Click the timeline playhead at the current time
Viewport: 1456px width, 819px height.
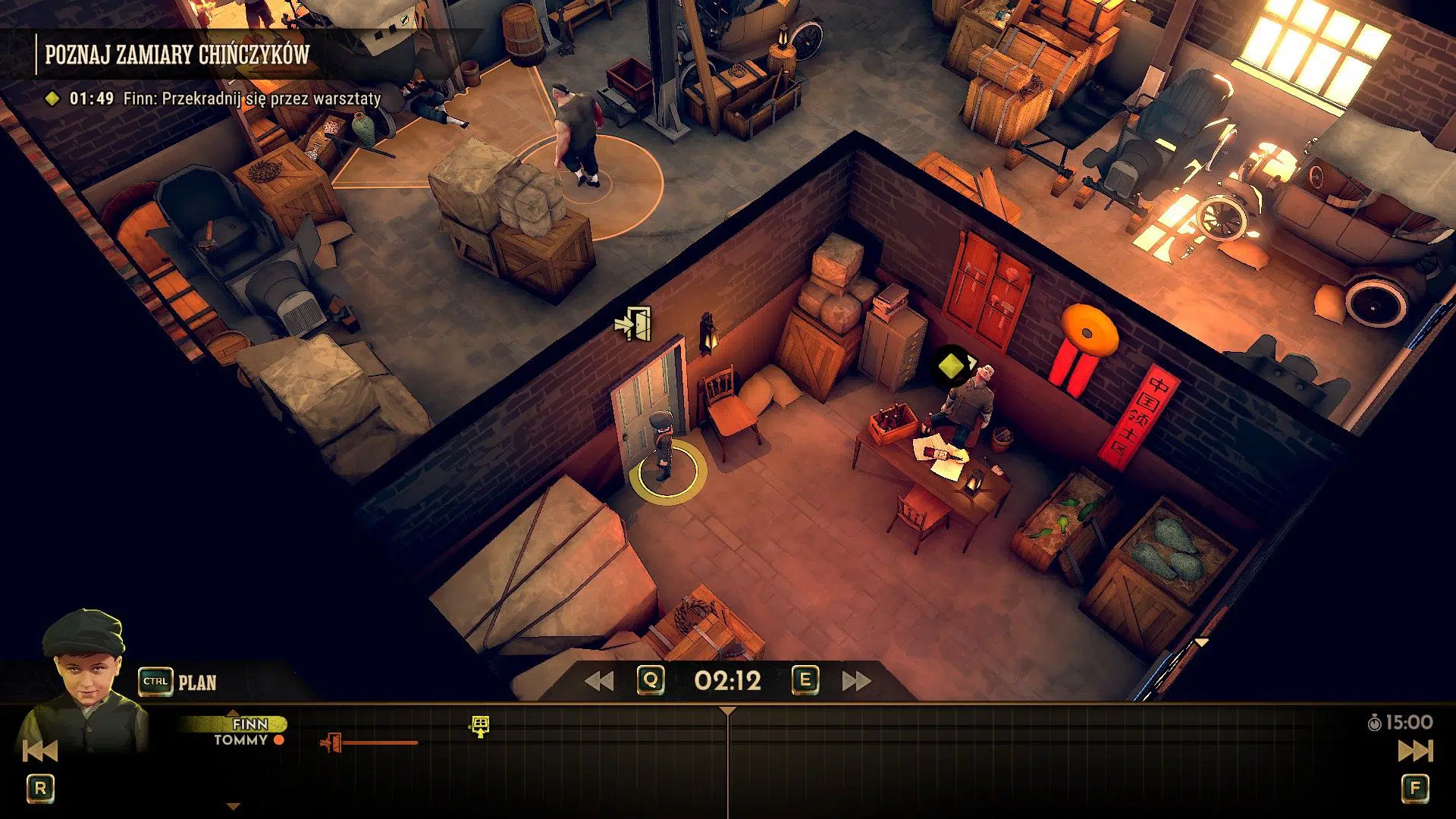728,712
